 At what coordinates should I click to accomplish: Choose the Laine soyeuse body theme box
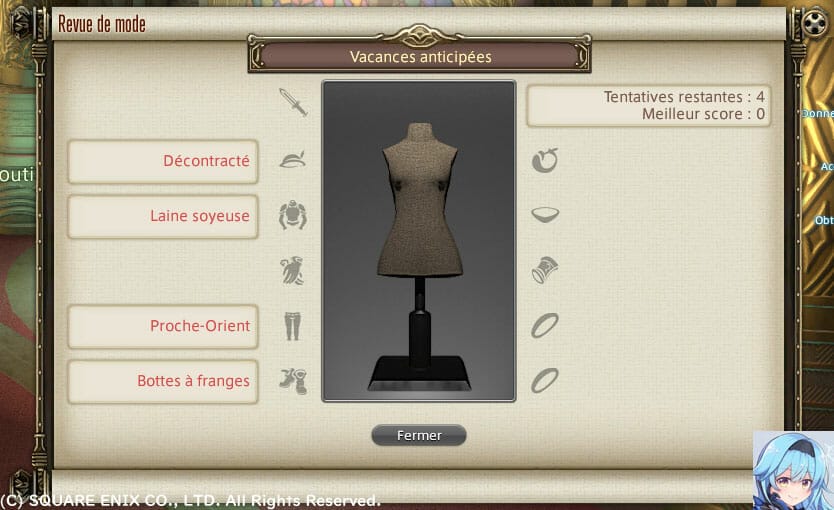[163, 216]
